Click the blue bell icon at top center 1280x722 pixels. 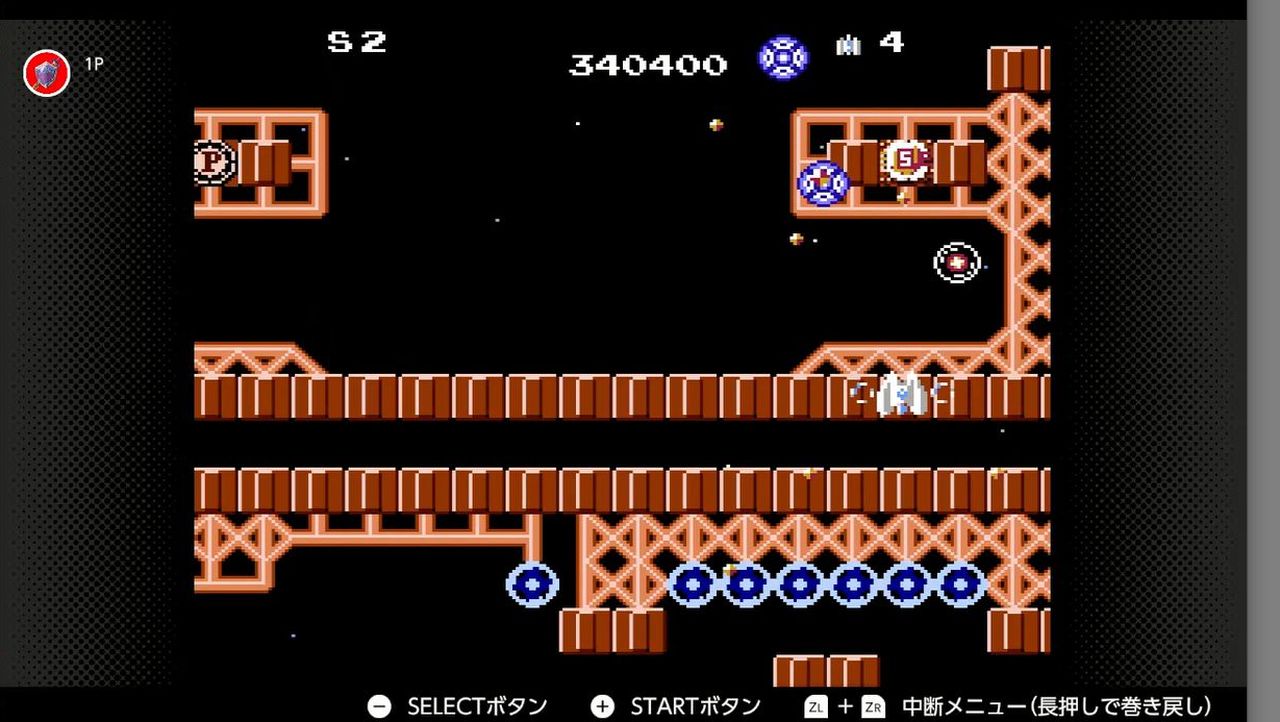783,58
